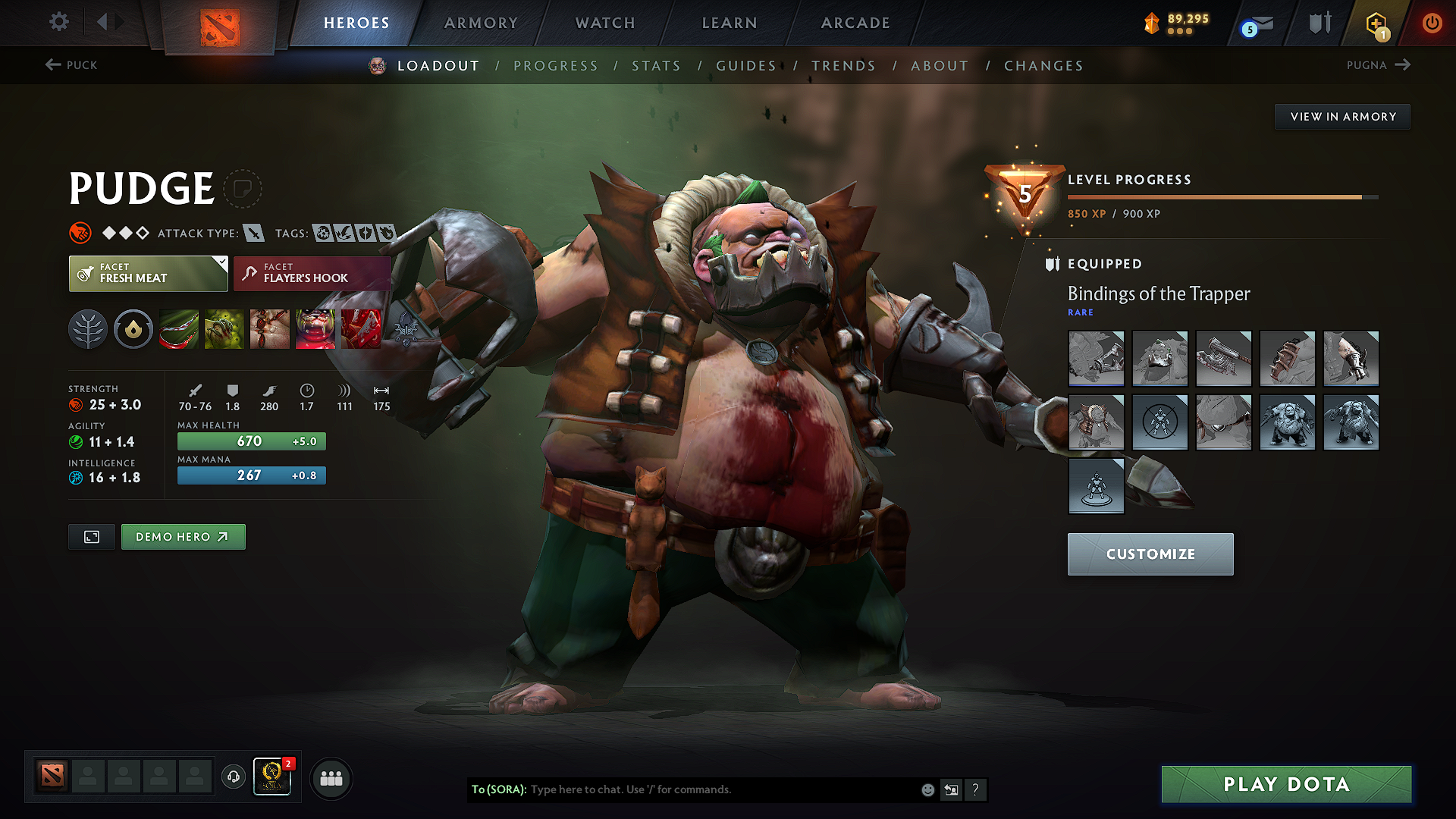Screen dimensions: 1456x819
Task: Click the headset voice chat icon
Action: click(x=233, y=777)
